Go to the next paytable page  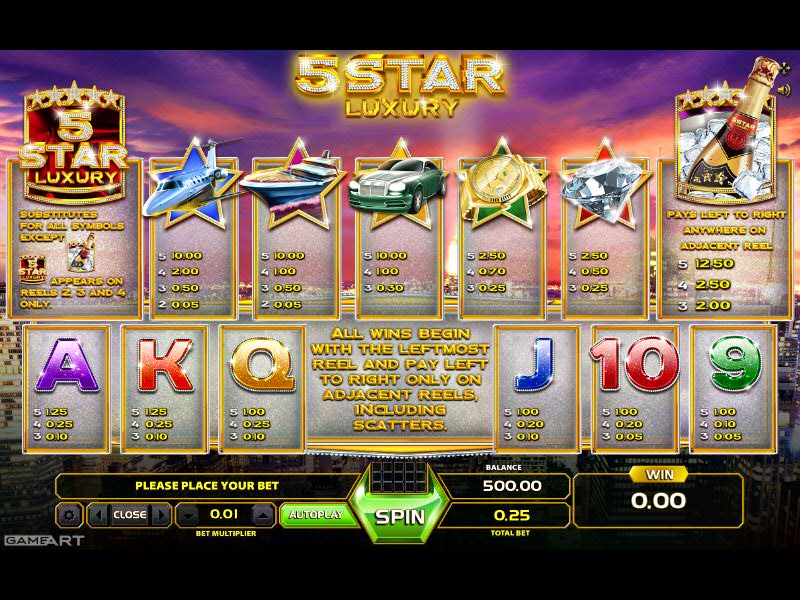click(159, 515)
